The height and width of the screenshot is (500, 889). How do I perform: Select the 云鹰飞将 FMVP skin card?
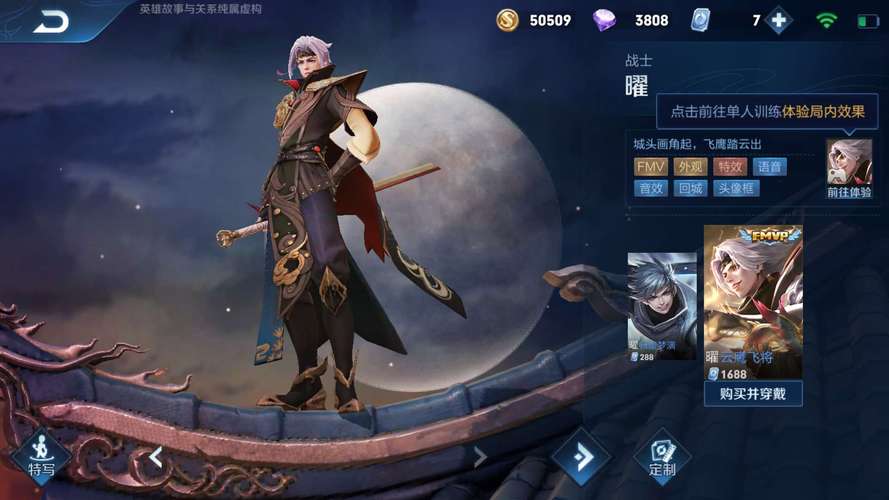click(x=752, y=302)
